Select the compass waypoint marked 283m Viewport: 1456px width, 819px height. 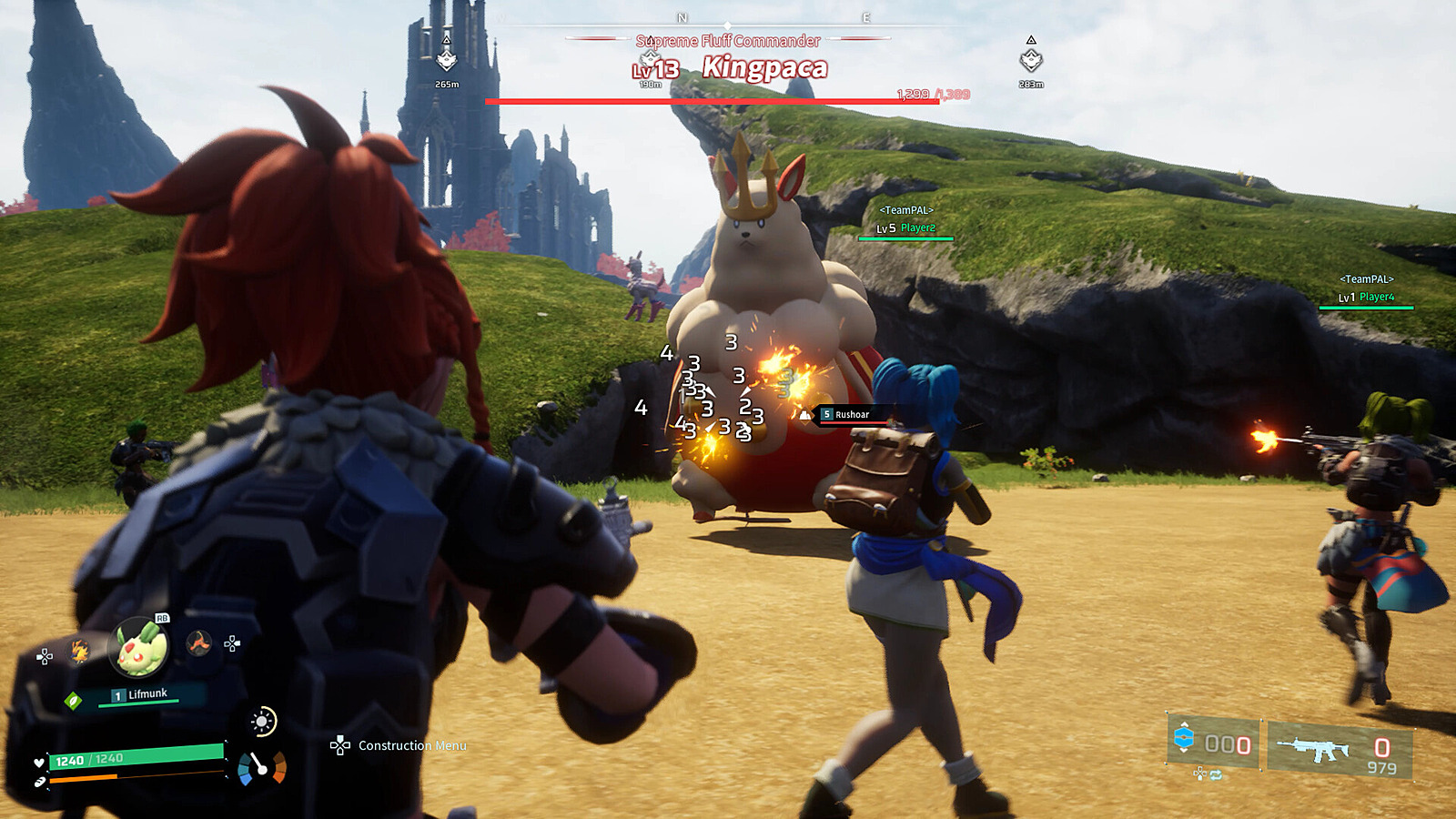click(x=1030, y=61)
